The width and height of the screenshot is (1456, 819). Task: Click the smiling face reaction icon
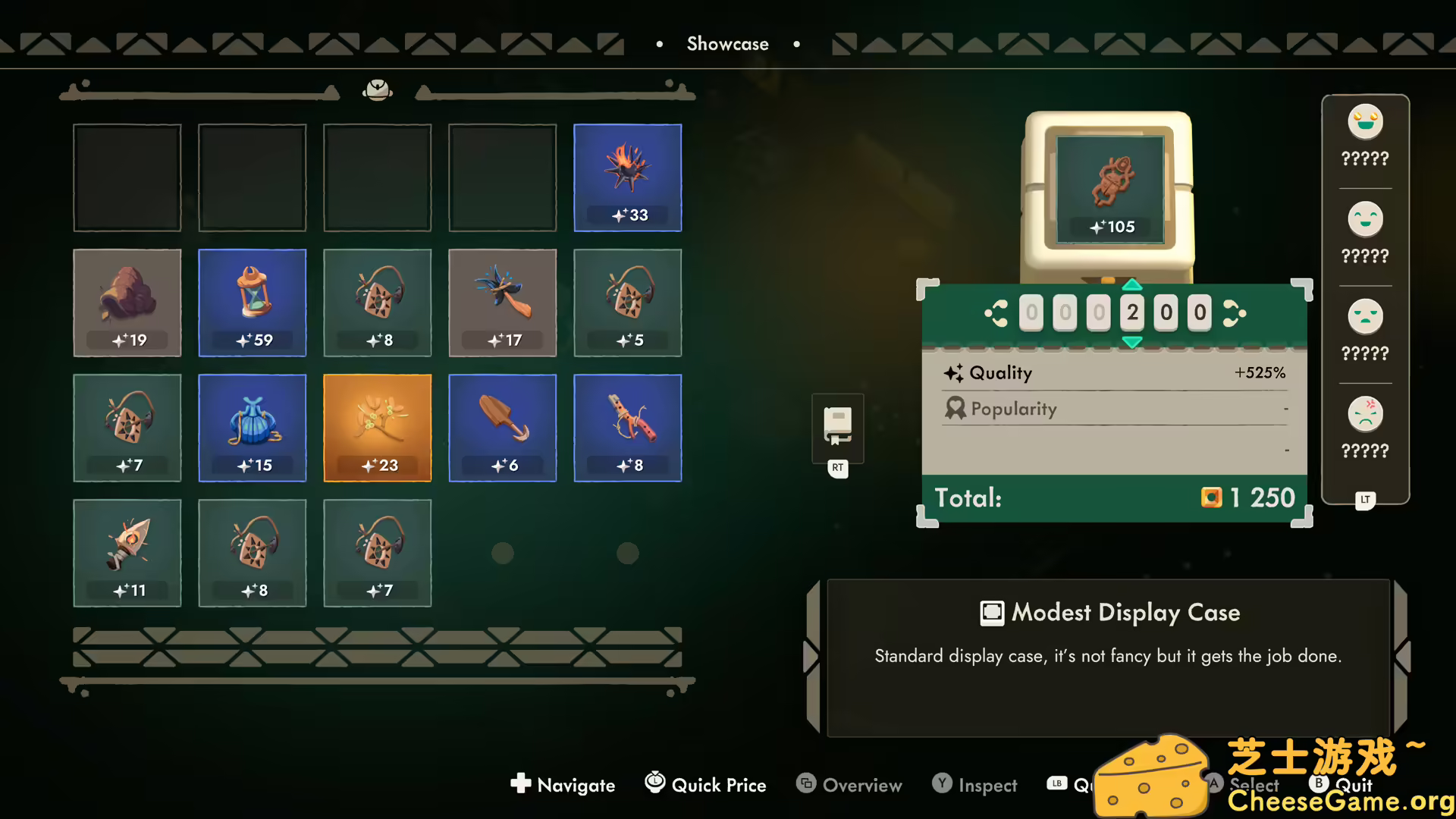coord(1364,219)
